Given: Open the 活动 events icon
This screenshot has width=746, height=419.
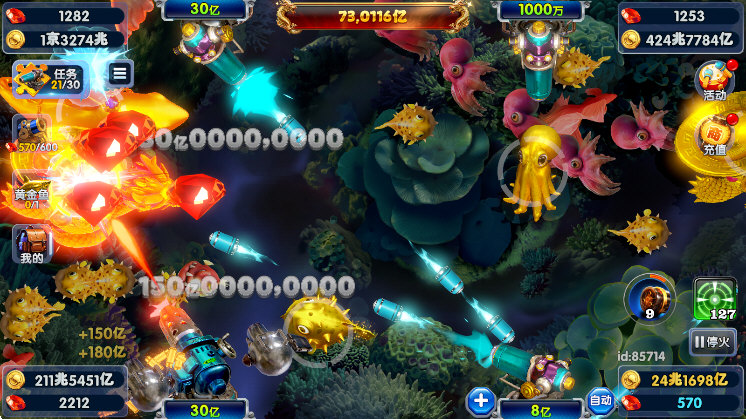Looking at the screenshot, I should click(714, 82).
